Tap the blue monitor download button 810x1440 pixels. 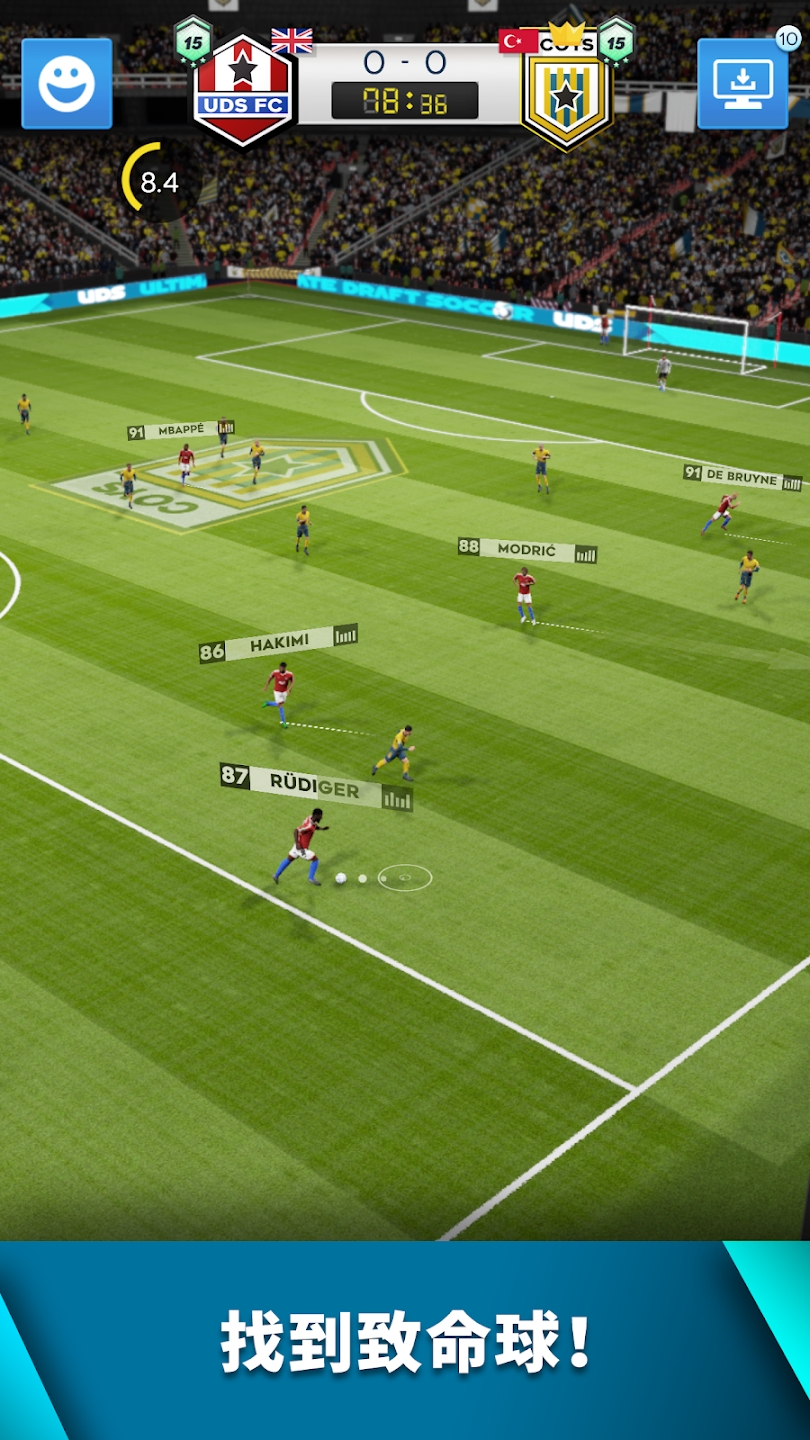coord(742,84)
